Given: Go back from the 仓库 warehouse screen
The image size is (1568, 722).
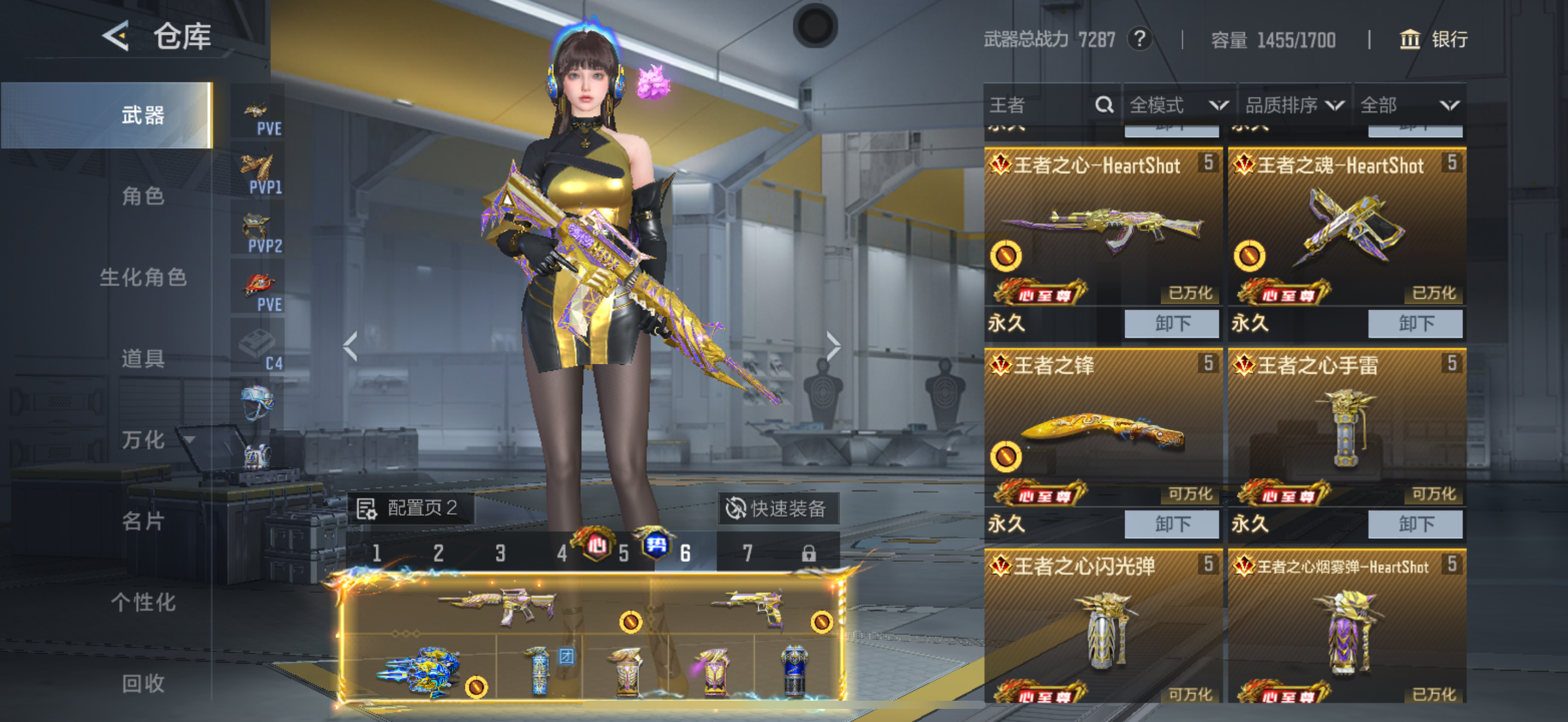Looking at the screenshot, I should [116, 36].
